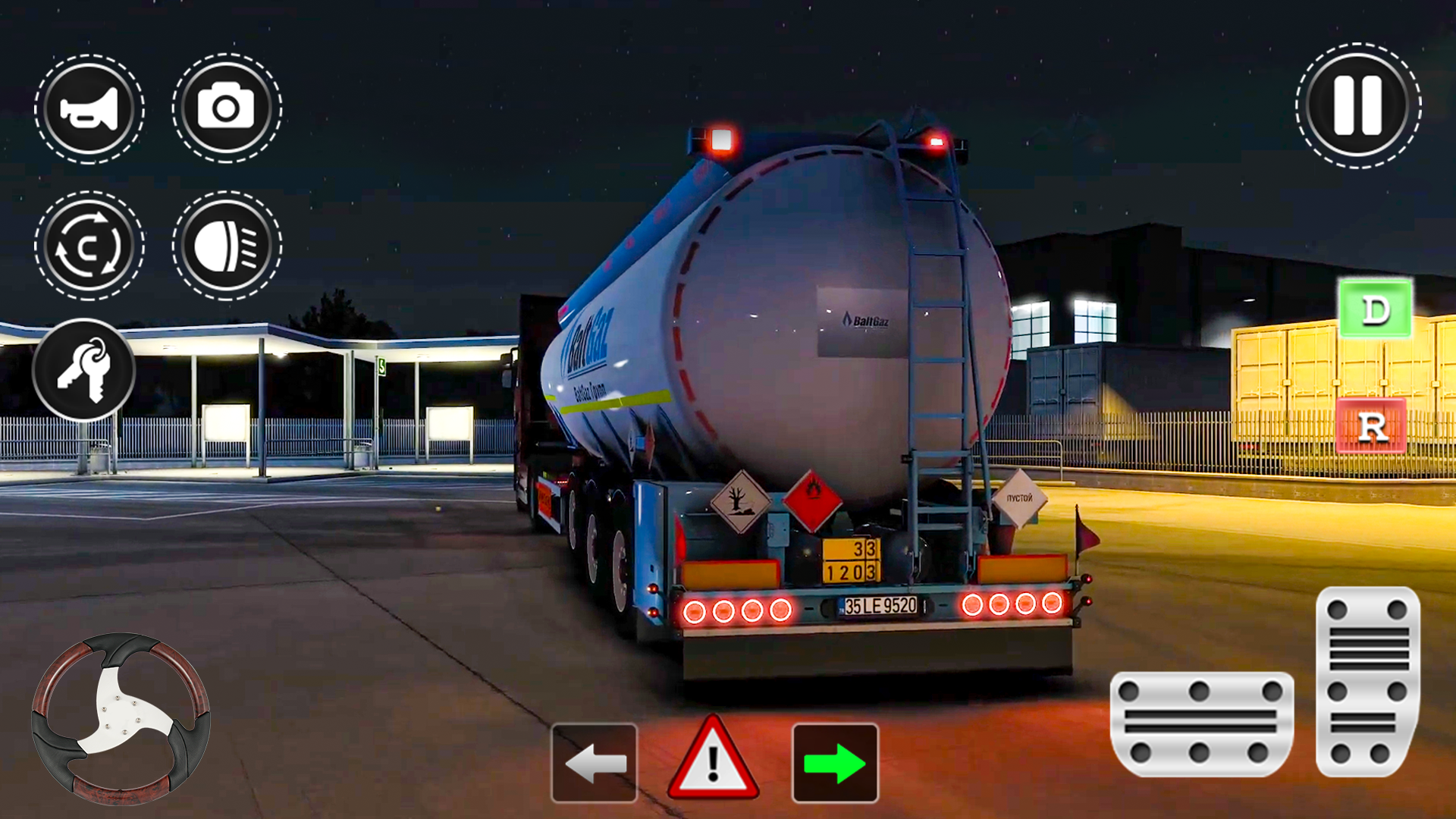Select the camera snapshot icon

pyautogui.click(x=226, y=108)
